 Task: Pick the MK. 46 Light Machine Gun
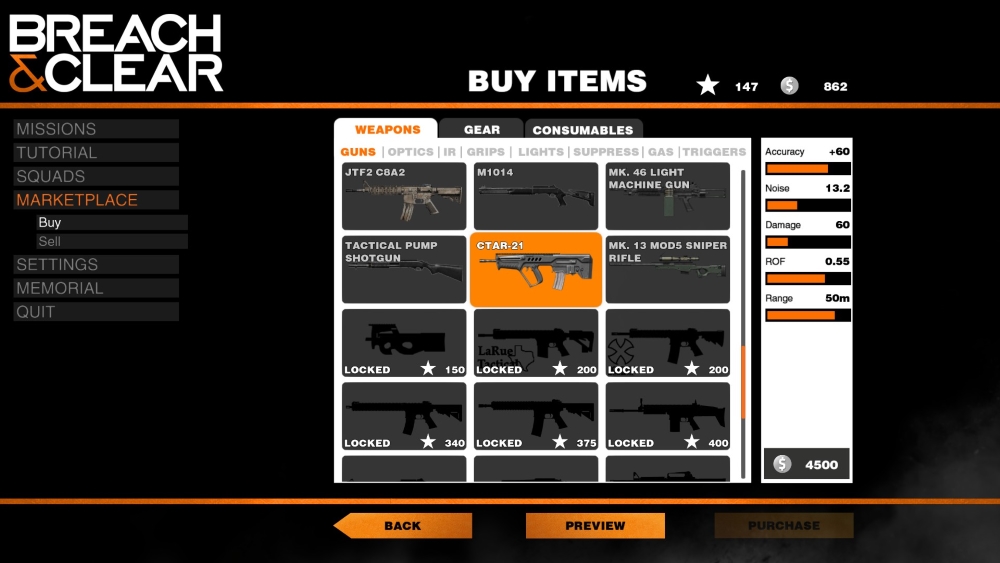[667, 197]
